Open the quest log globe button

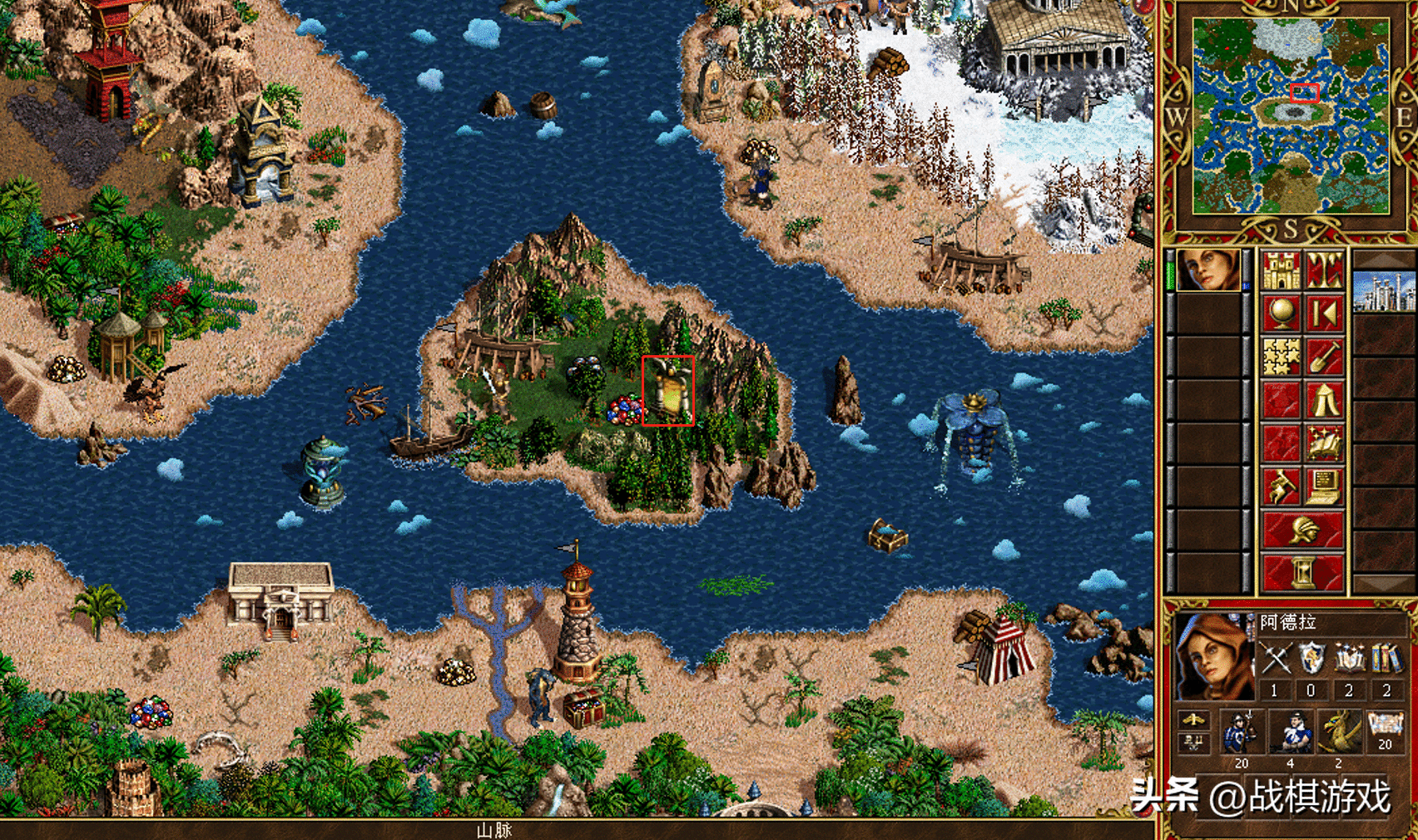(1282, 314)
